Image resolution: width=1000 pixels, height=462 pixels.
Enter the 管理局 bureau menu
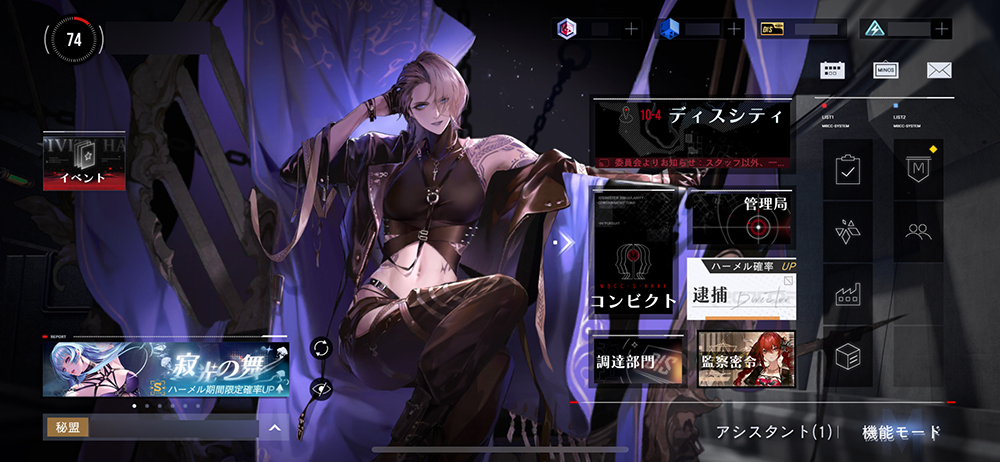(743, 219)
